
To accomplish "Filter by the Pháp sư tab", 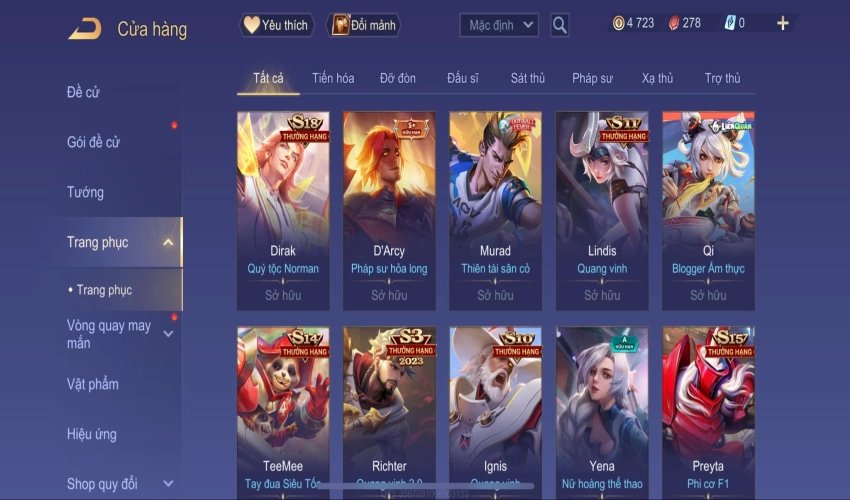I will pyautogui.click(x=592, y=78).
